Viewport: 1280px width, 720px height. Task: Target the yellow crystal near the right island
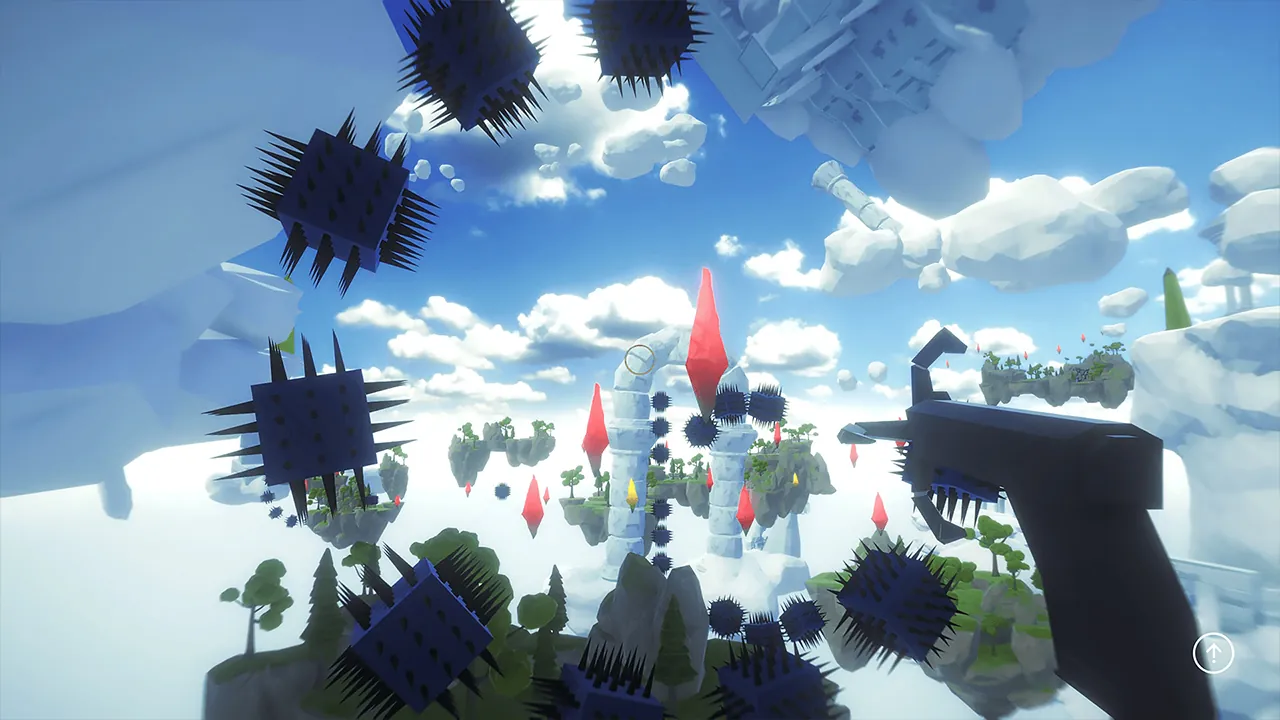click(x=794, y=481)
